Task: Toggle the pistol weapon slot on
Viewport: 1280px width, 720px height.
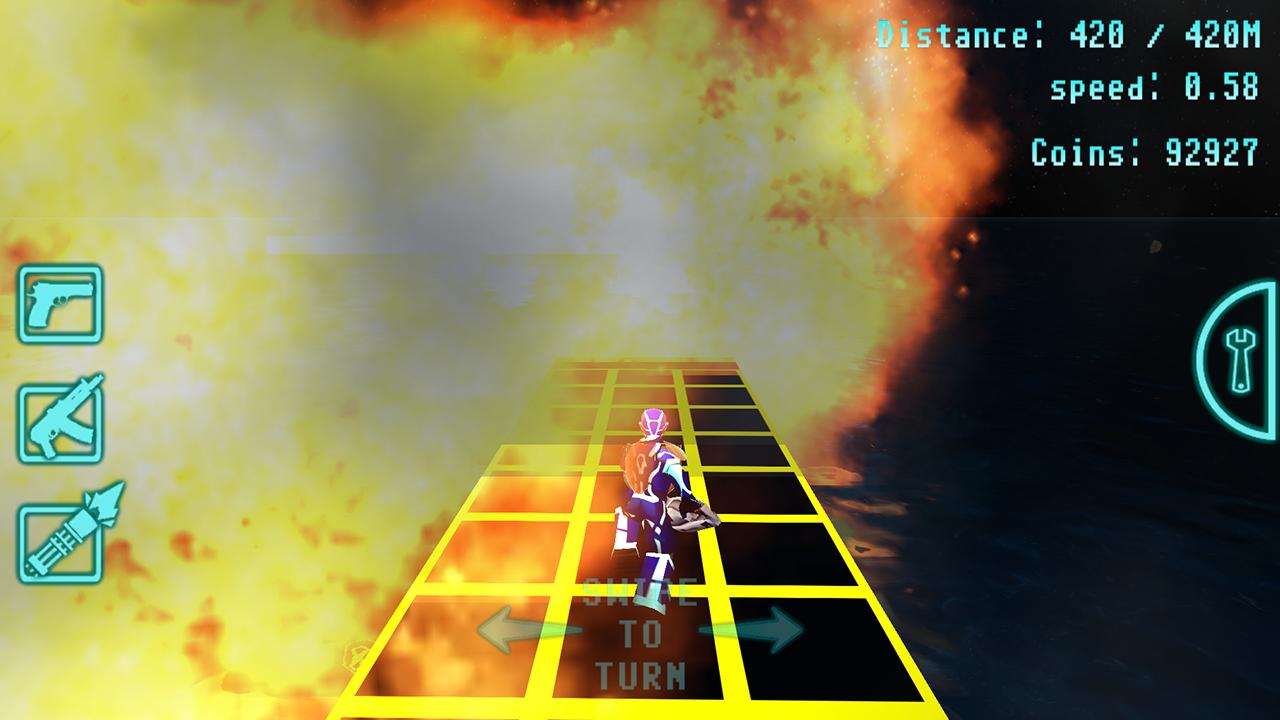Action: click(62, 306)
